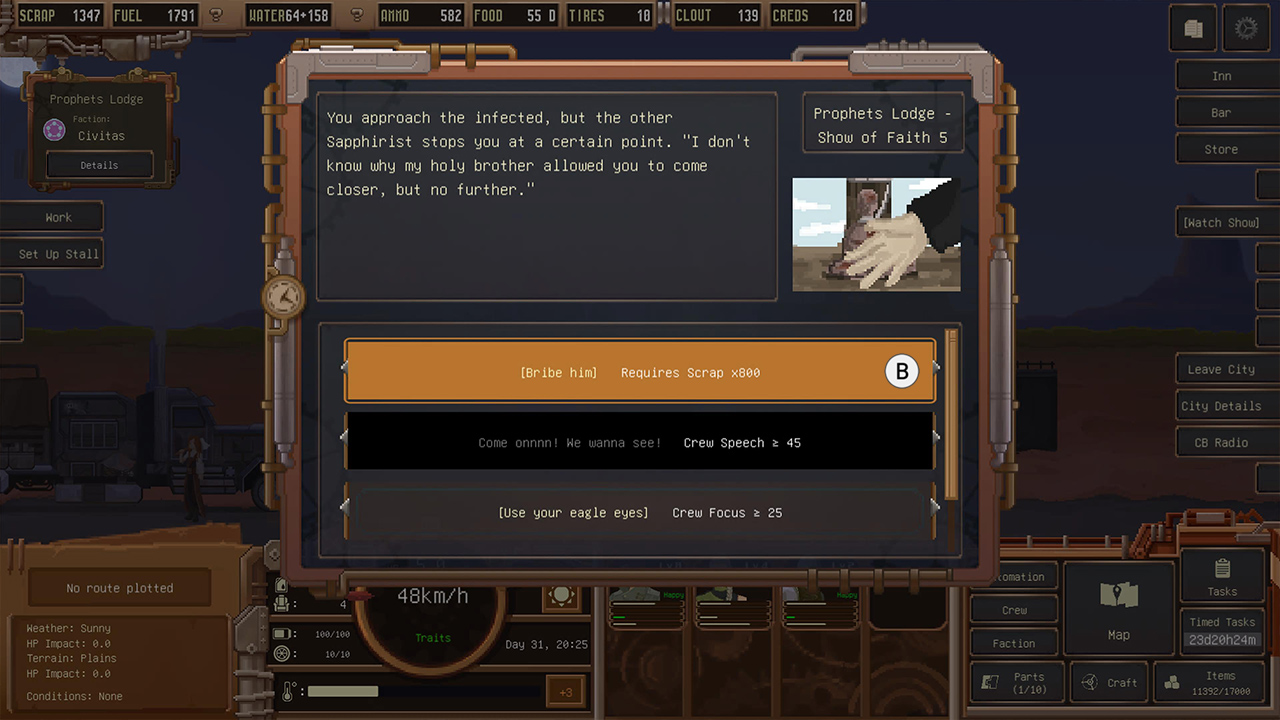Switch to the Crew panel
The width and height of the screenshot is (1280, 720).
click(x=1013, y=609)
